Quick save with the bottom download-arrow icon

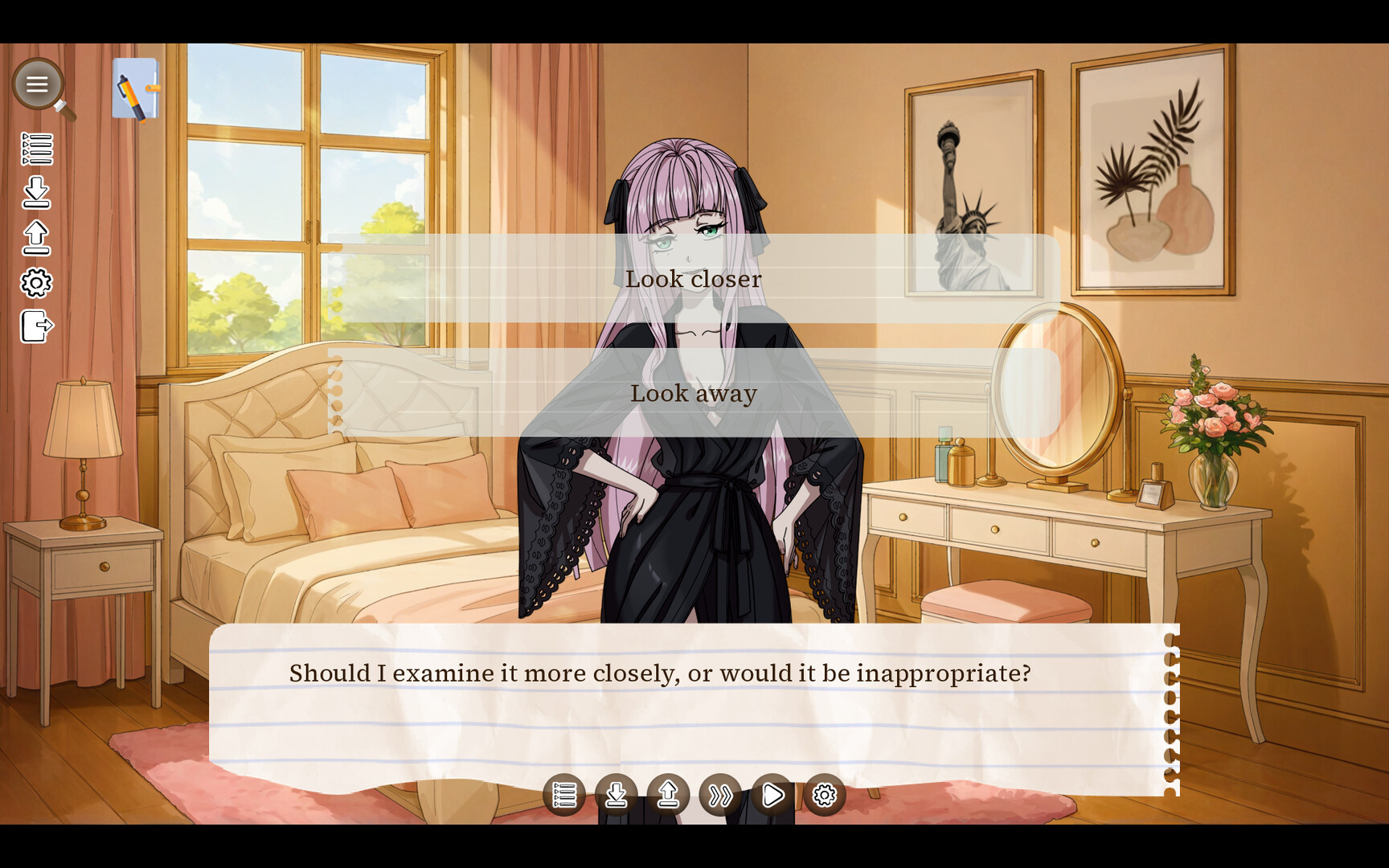617,795
